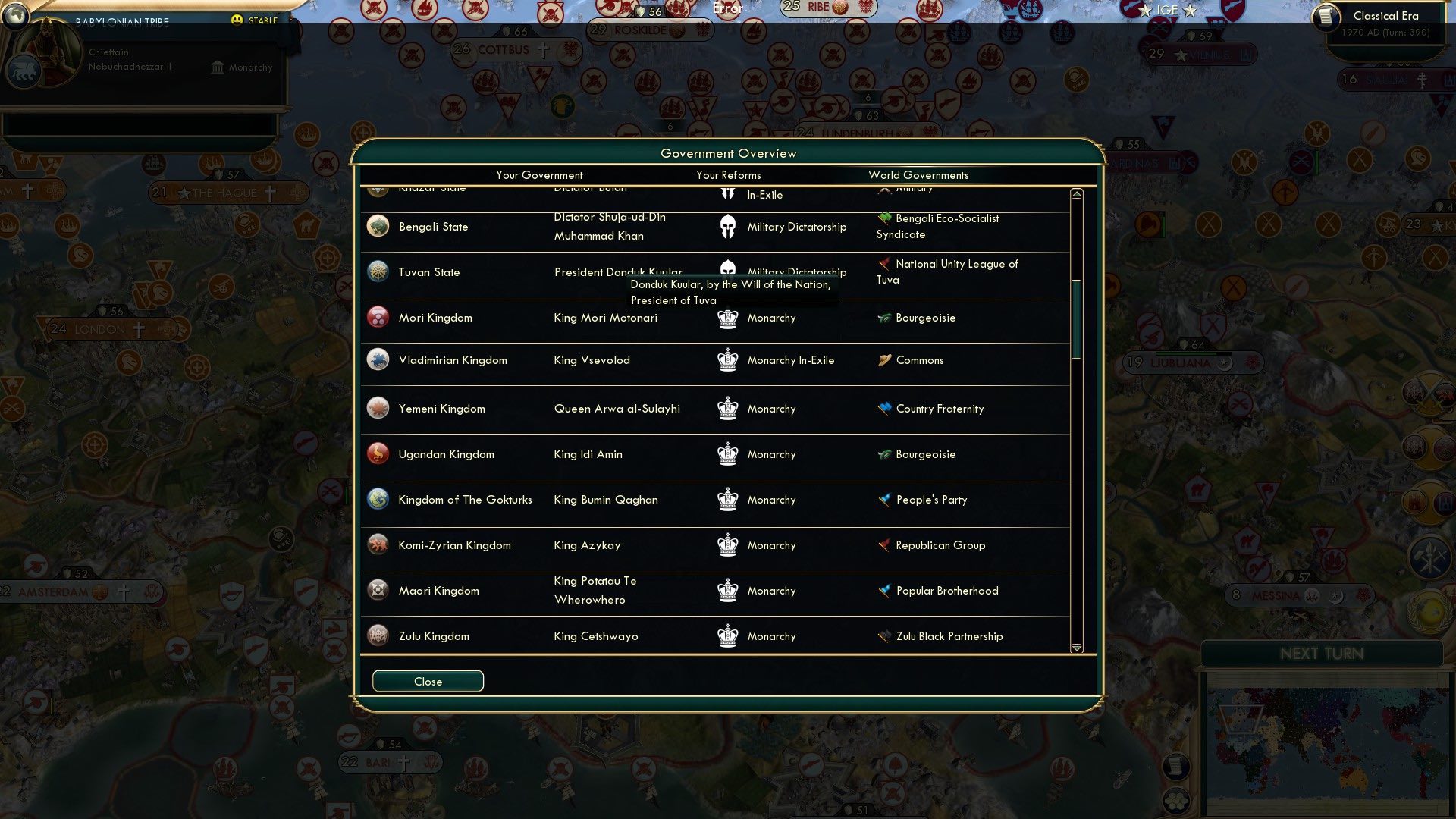The width and height of the screenshot is (1456, 819).
Task: Click the Commons reform icon for Vladimirian Kingdom
Action: click(x=883, y=360)
